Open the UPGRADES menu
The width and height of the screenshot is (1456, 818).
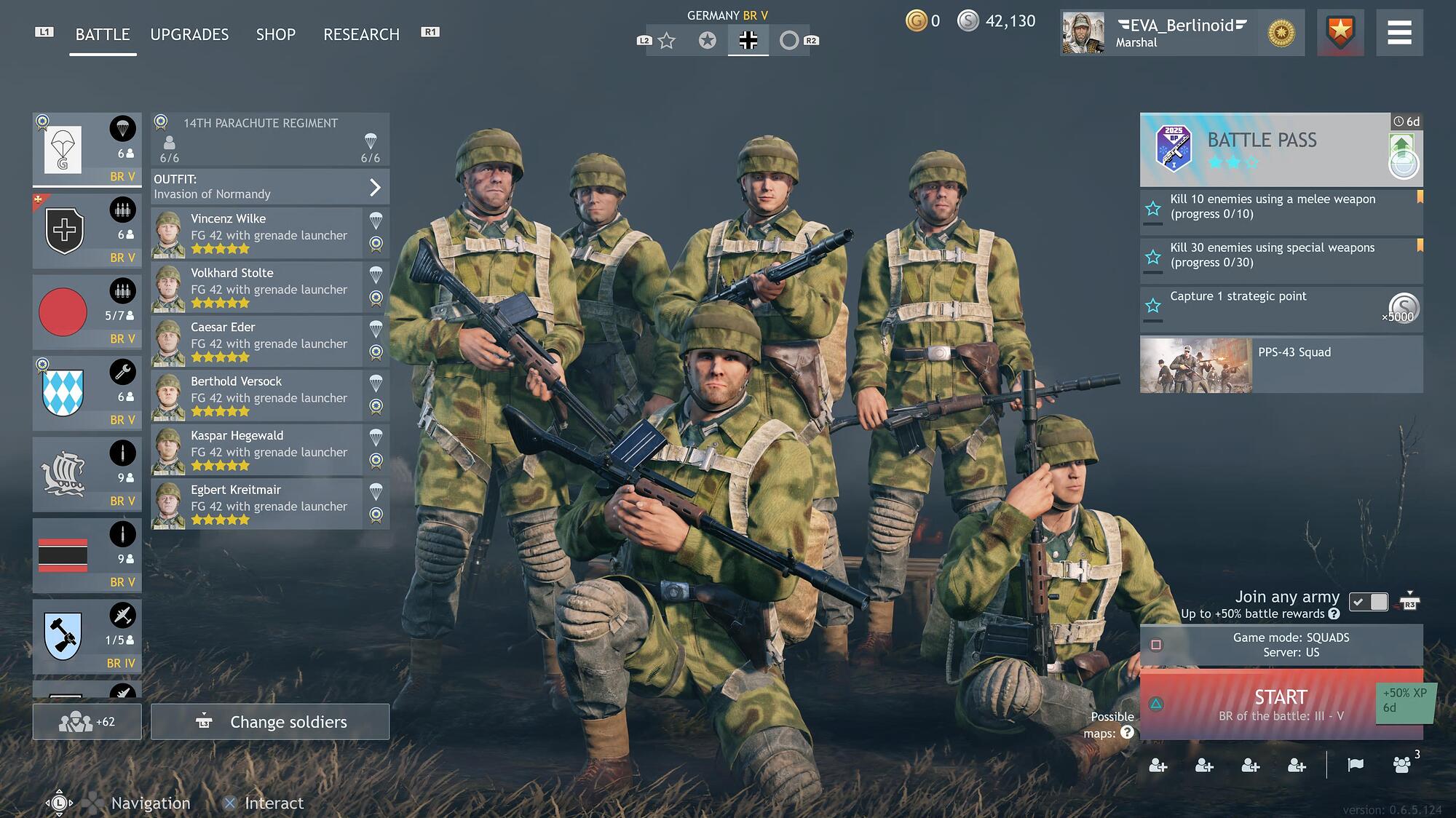tap(189, 34)
